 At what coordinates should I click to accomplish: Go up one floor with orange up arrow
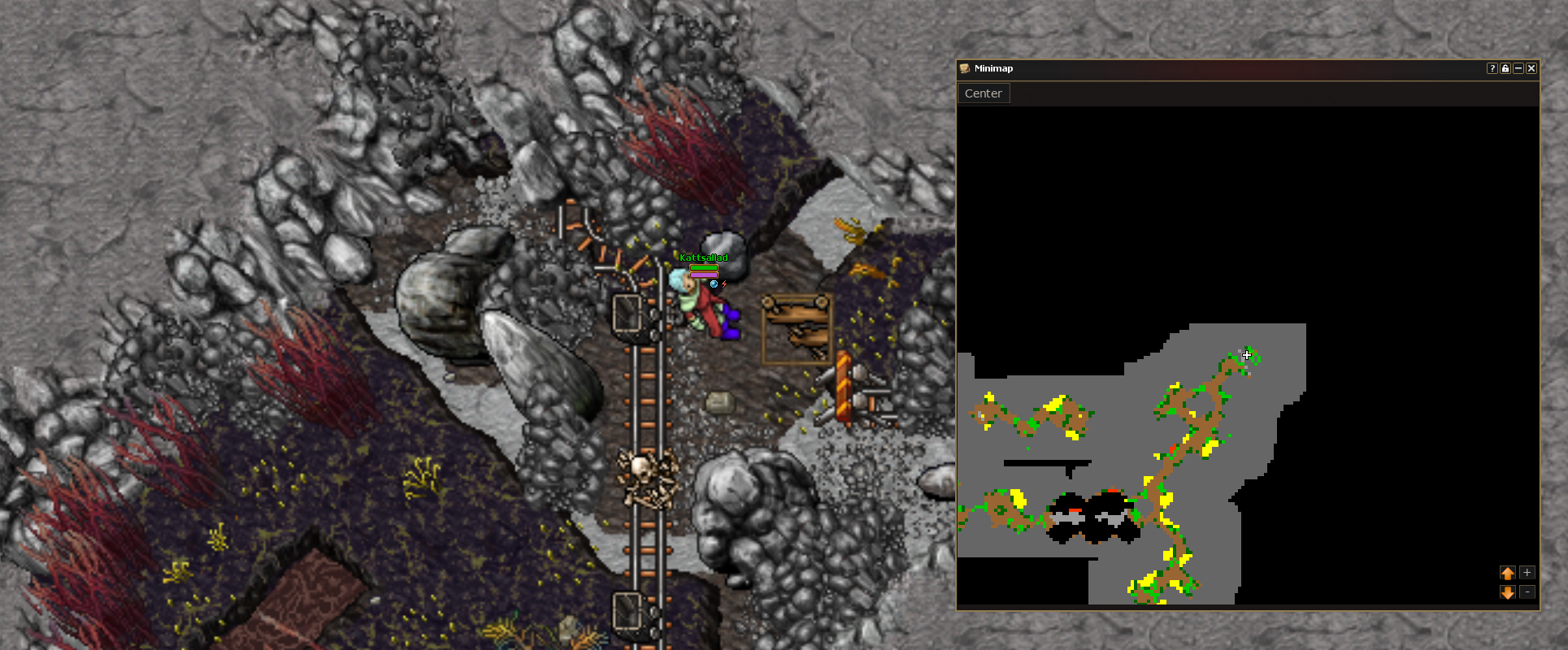[1508, 573]
